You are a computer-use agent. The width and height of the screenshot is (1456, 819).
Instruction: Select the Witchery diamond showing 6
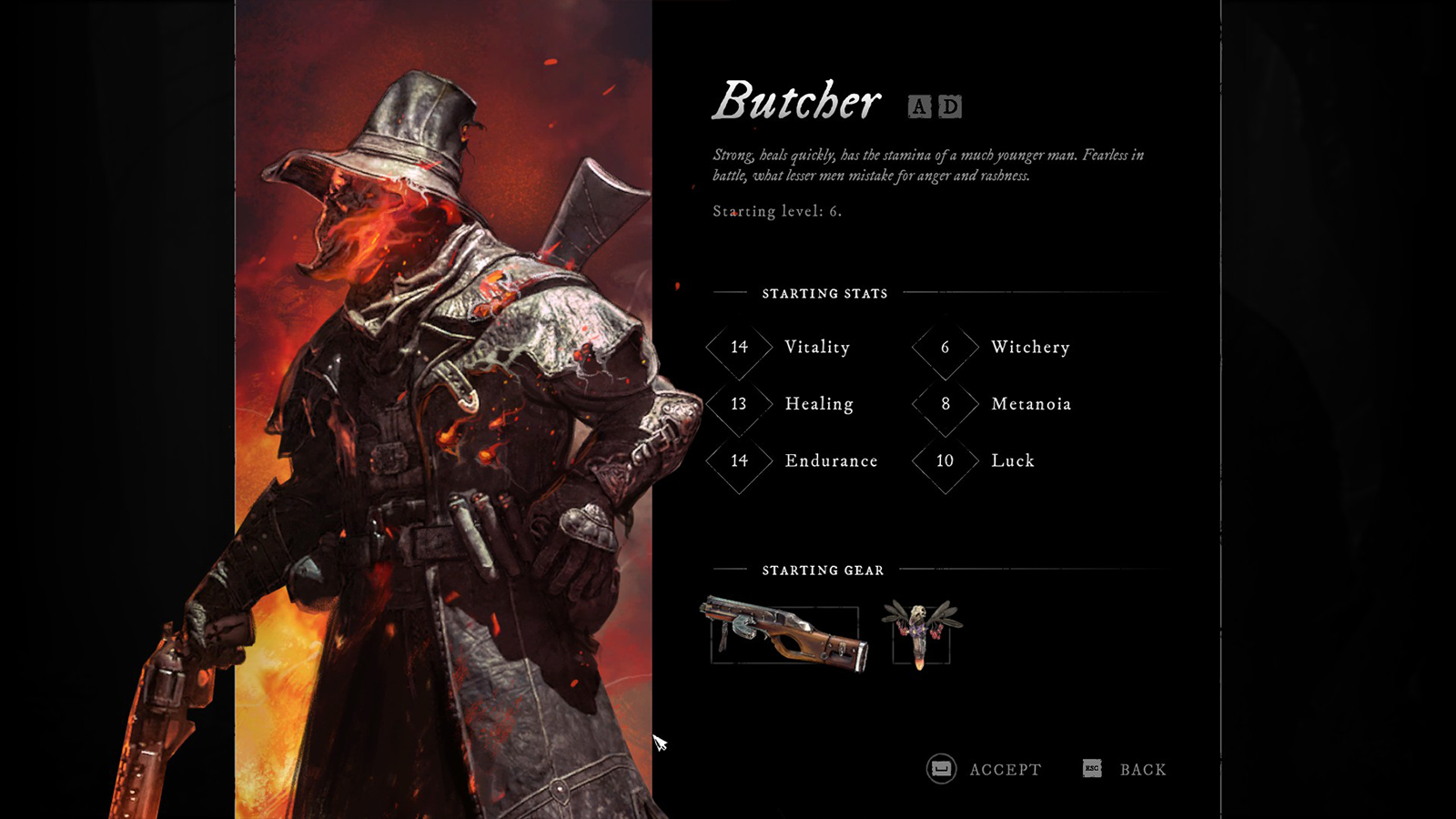(x=944, y=347)
